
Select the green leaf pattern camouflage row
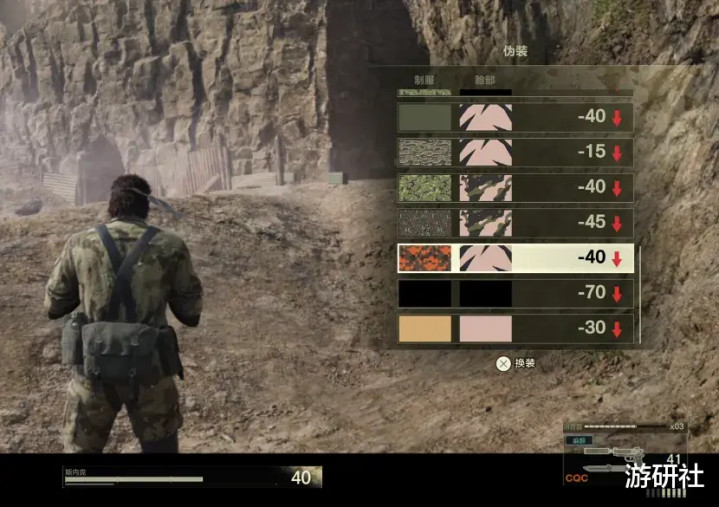click(514, 187)
